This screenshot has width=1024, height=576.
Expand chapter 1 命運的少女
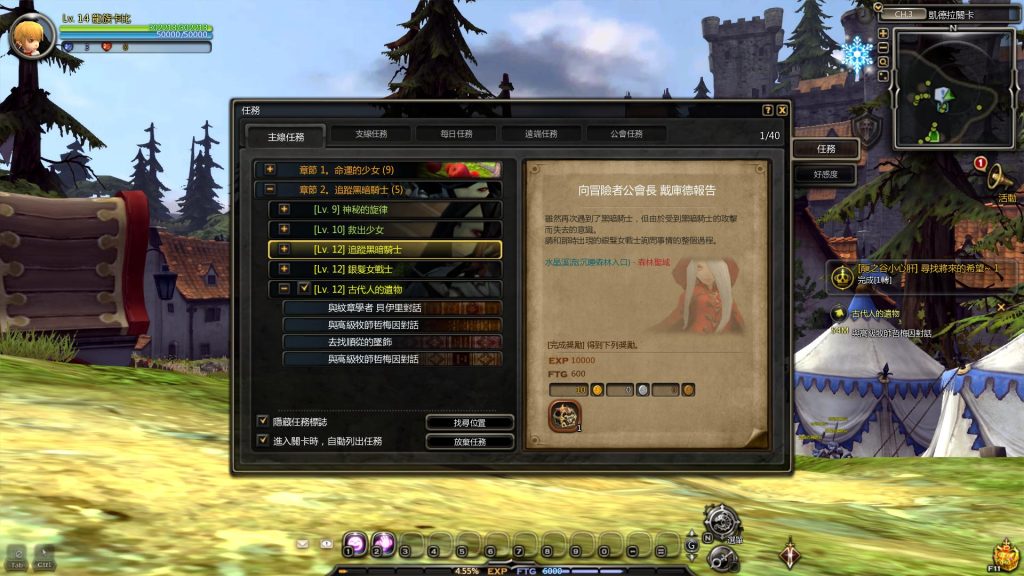pyautogui.click(x=270, y=170)
